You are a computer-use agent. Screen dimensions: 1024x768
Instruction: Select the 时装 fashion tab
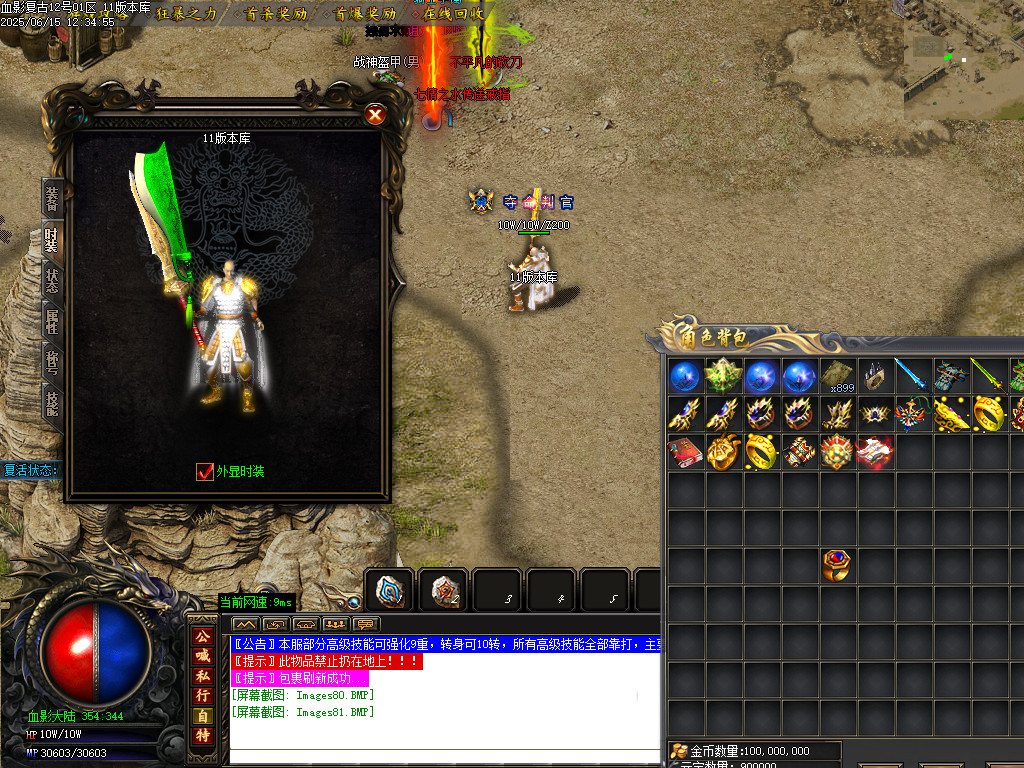point(52,241)
